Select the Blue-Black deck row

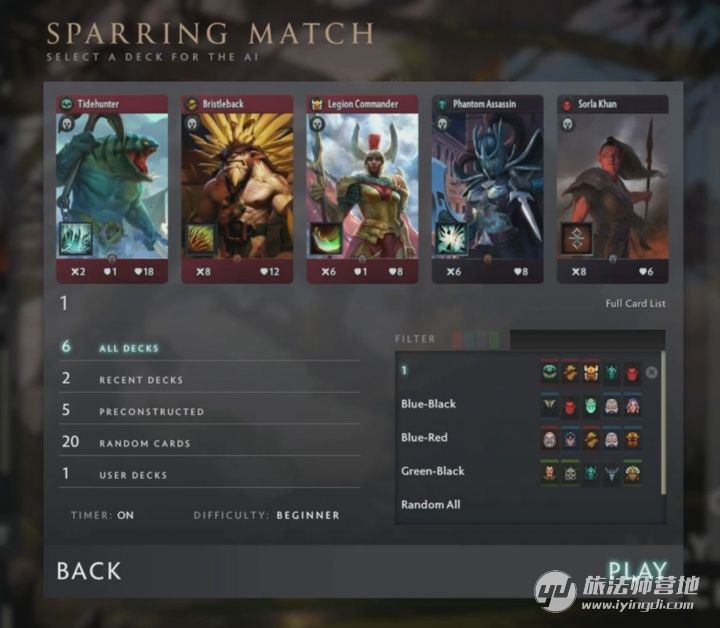[428, 404]
